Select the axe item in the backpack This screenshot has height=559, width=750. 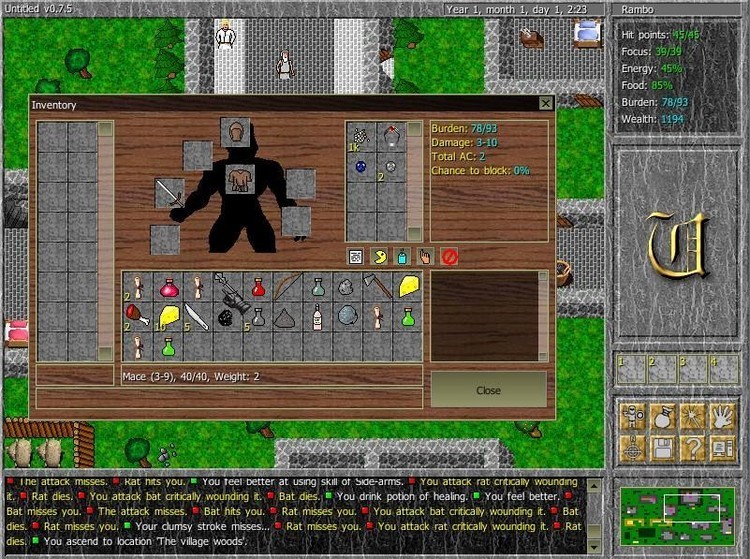pos(378,287)
